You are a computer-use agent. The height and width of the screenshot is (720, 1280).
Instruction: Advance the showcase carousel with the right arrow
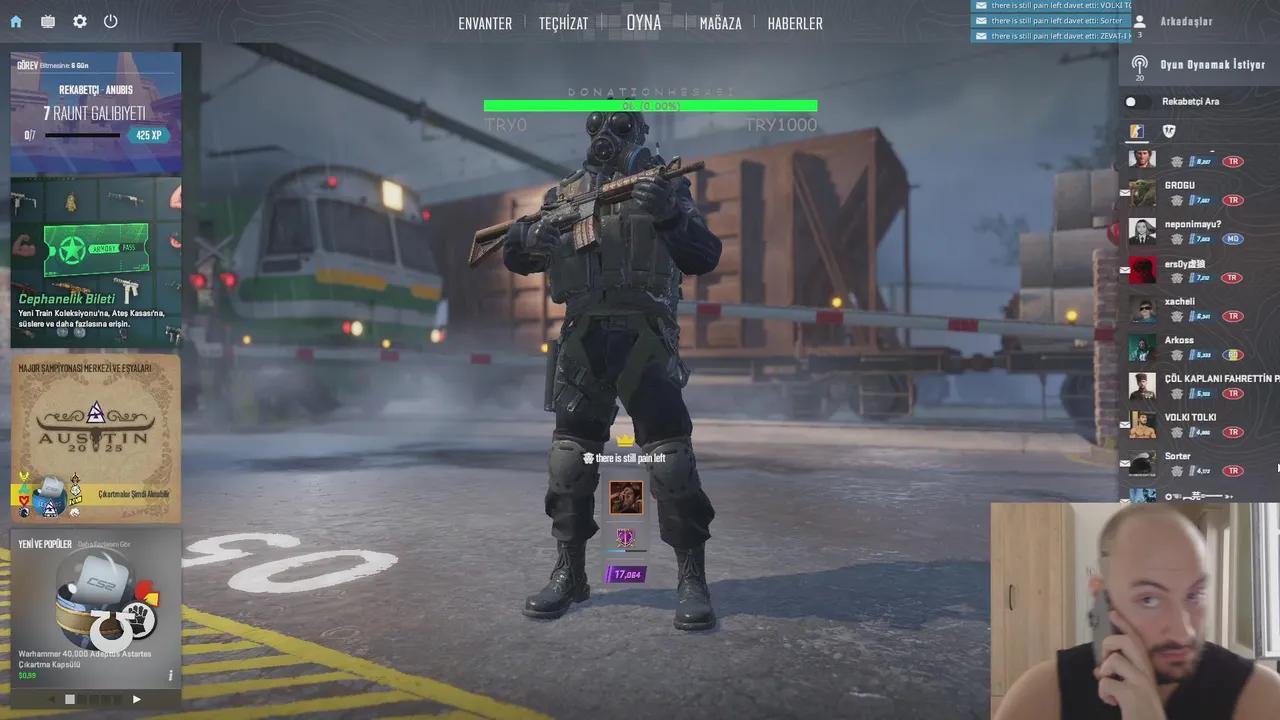tap(137, 699)
